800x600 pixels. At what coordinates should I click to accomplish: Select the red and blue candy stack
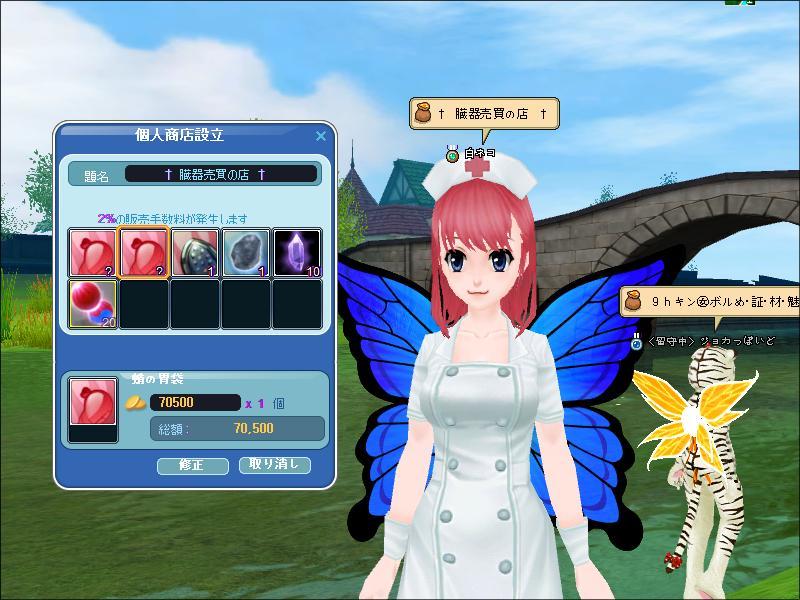(x=93, y=303)
